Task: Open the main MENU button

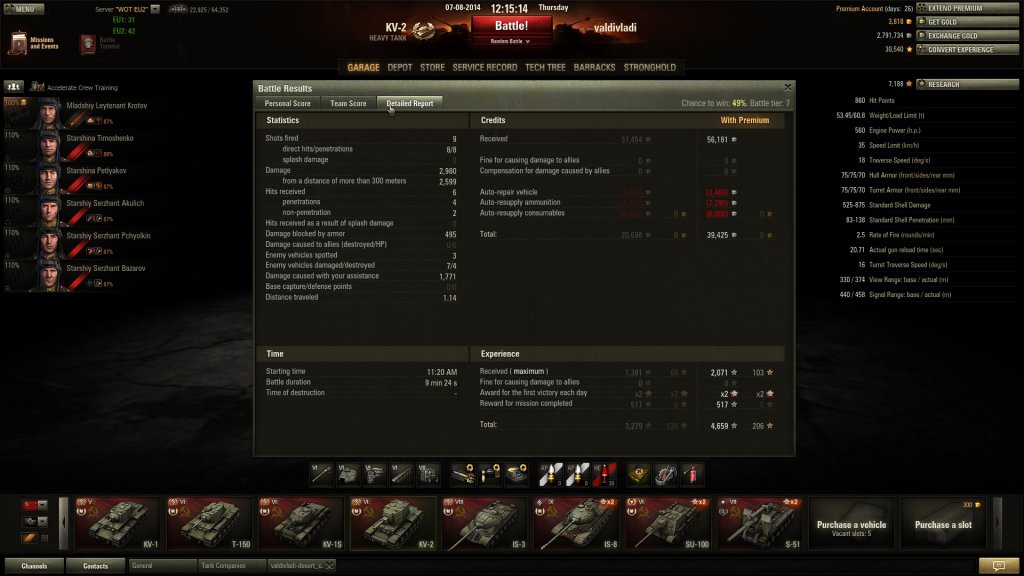Action: tap(24, 8)
